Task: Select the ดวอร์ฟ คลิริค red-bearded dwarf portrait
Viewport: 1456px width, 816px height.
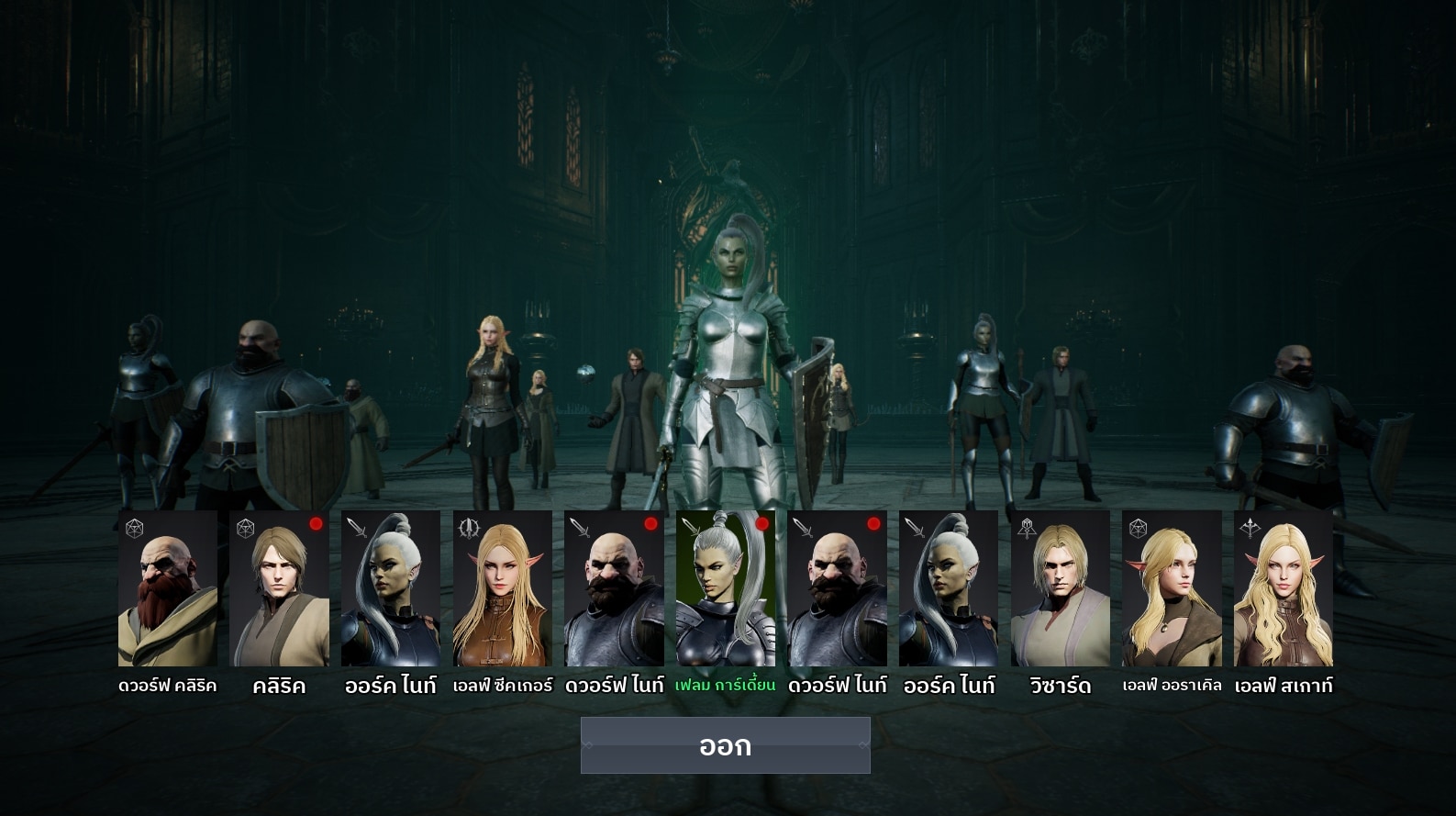Action: point(168,588)
